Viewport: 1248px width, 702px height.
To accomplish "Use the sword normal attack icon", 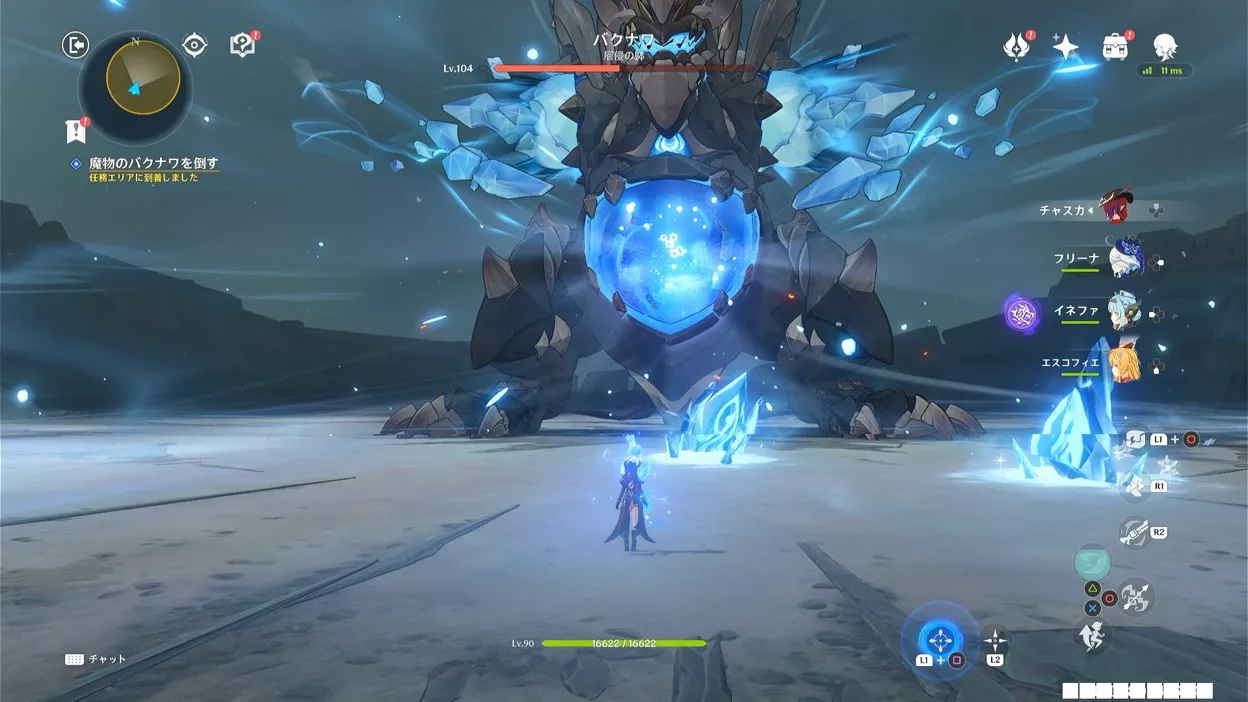I will 1134,599.
